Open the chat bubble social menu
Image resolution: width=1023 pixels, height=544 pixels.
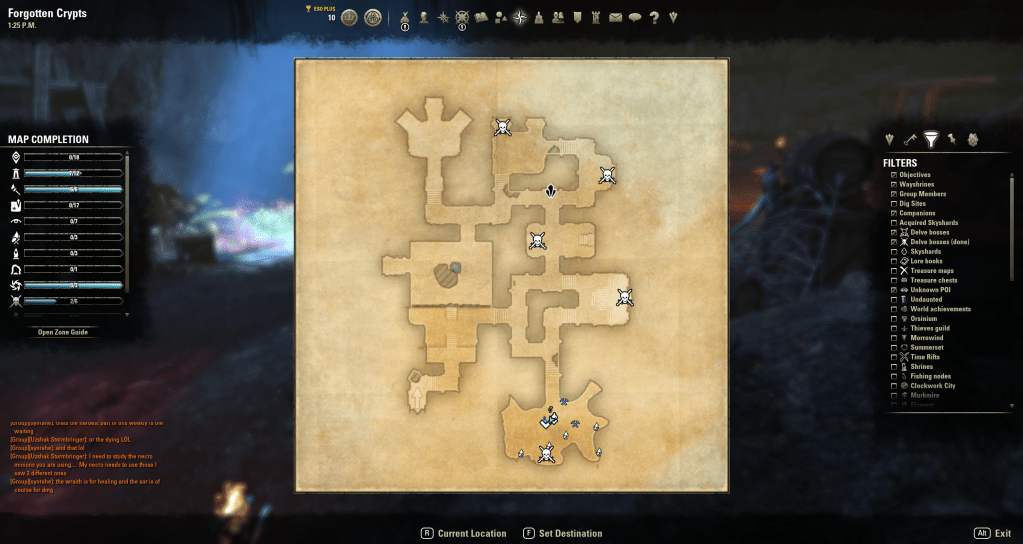pyautogui.click(x=634, y=17)
